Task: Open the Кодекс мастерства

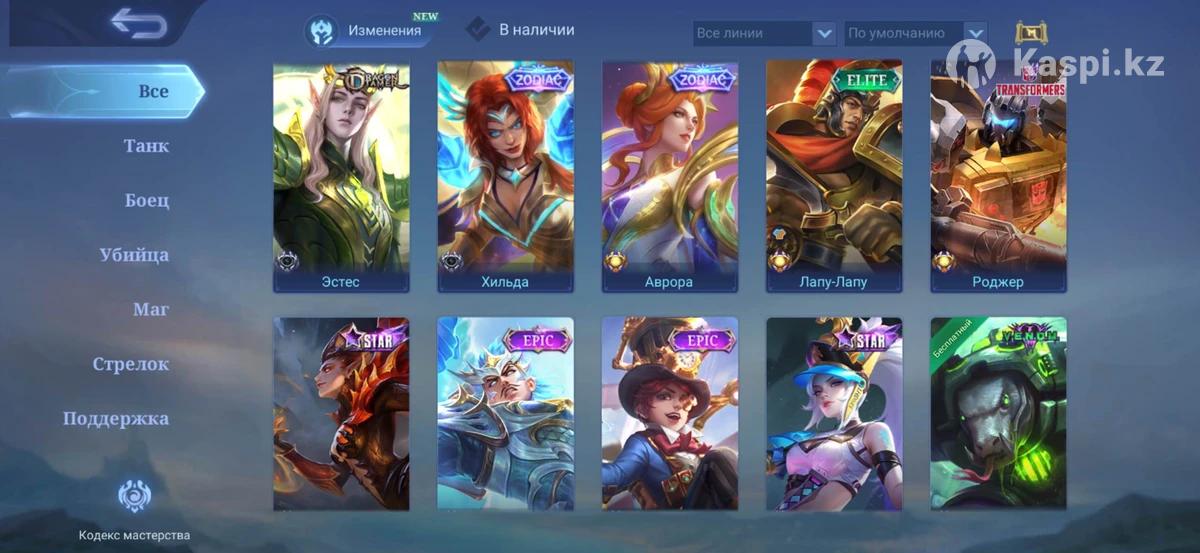Action: [134, 510]
